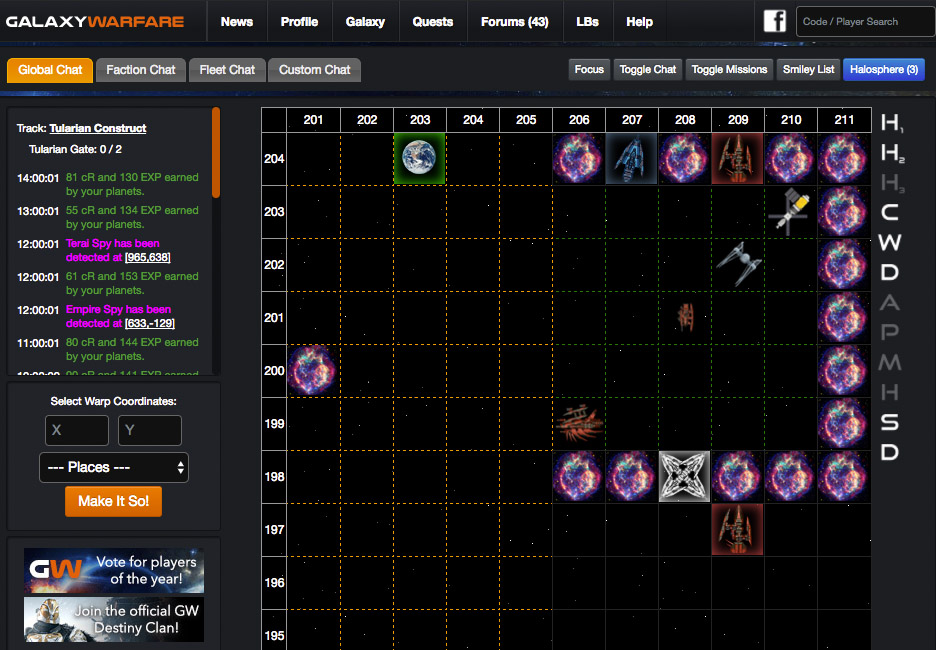936x650 pixels.
Task: Open Halosphere (3)
Action: click(x=884, y=69)
